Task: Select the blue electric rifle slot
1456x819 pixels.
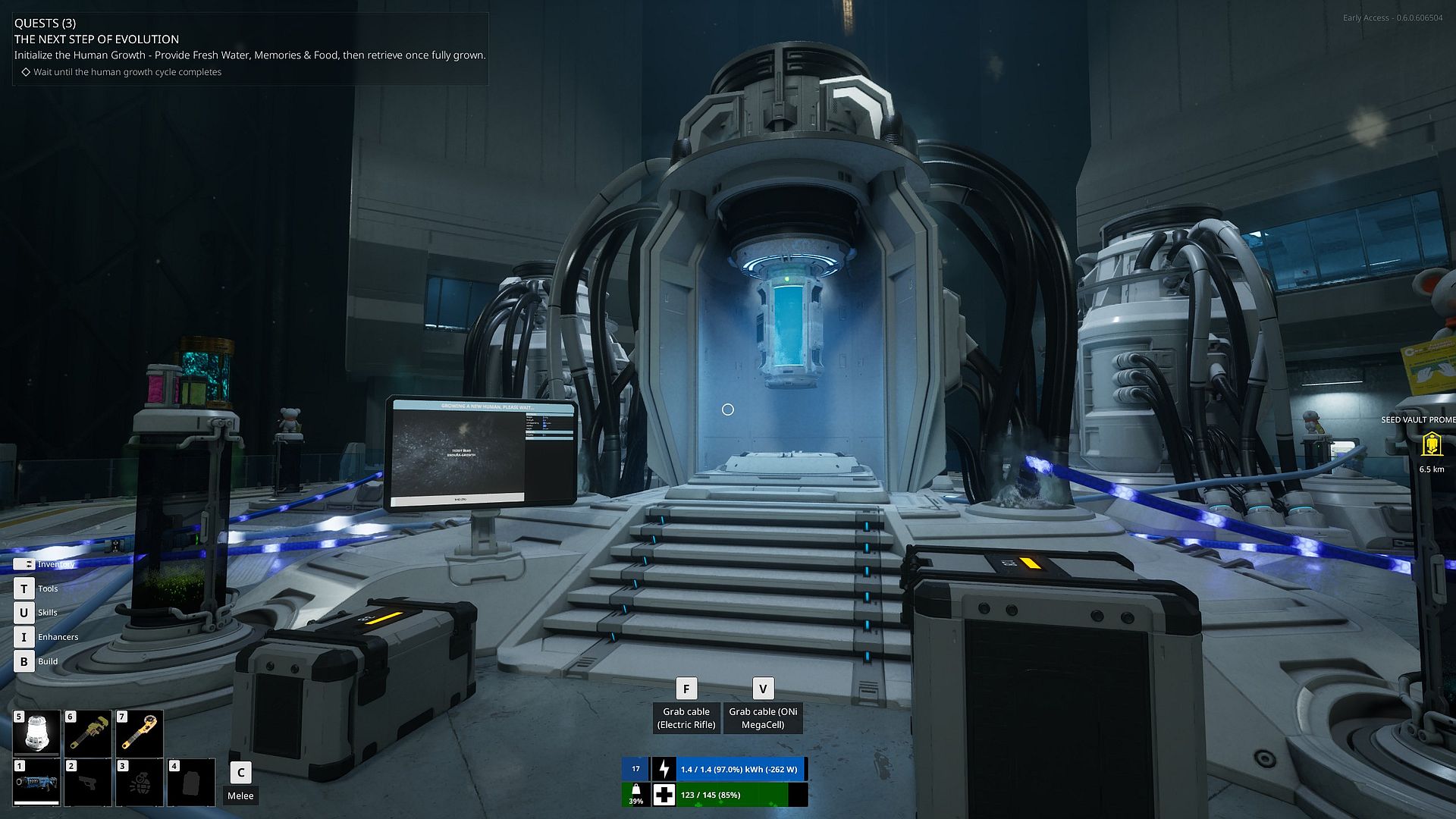Action: 37,783
